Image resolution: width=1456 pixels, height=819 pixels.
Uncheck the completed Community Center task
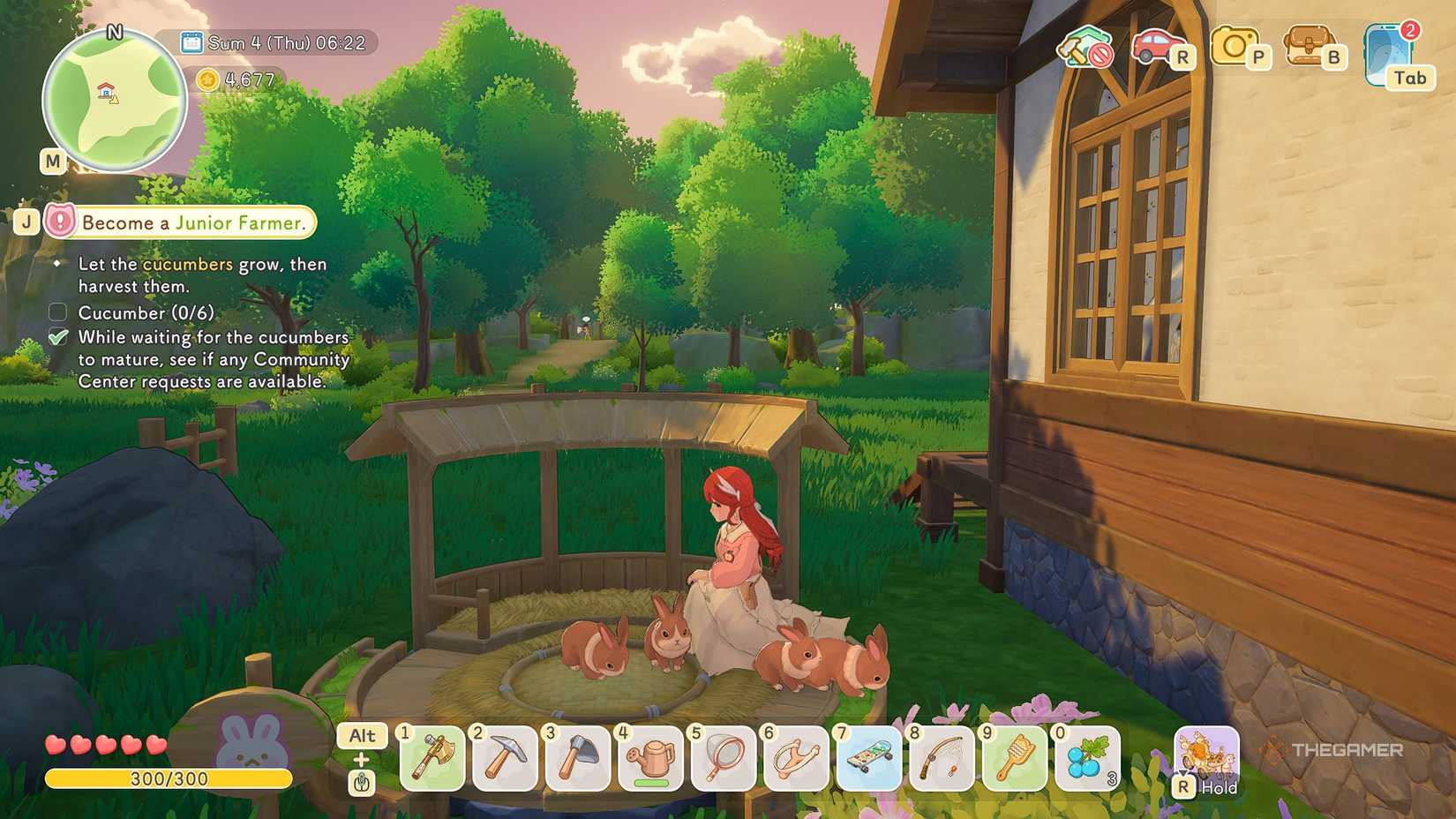57,337
